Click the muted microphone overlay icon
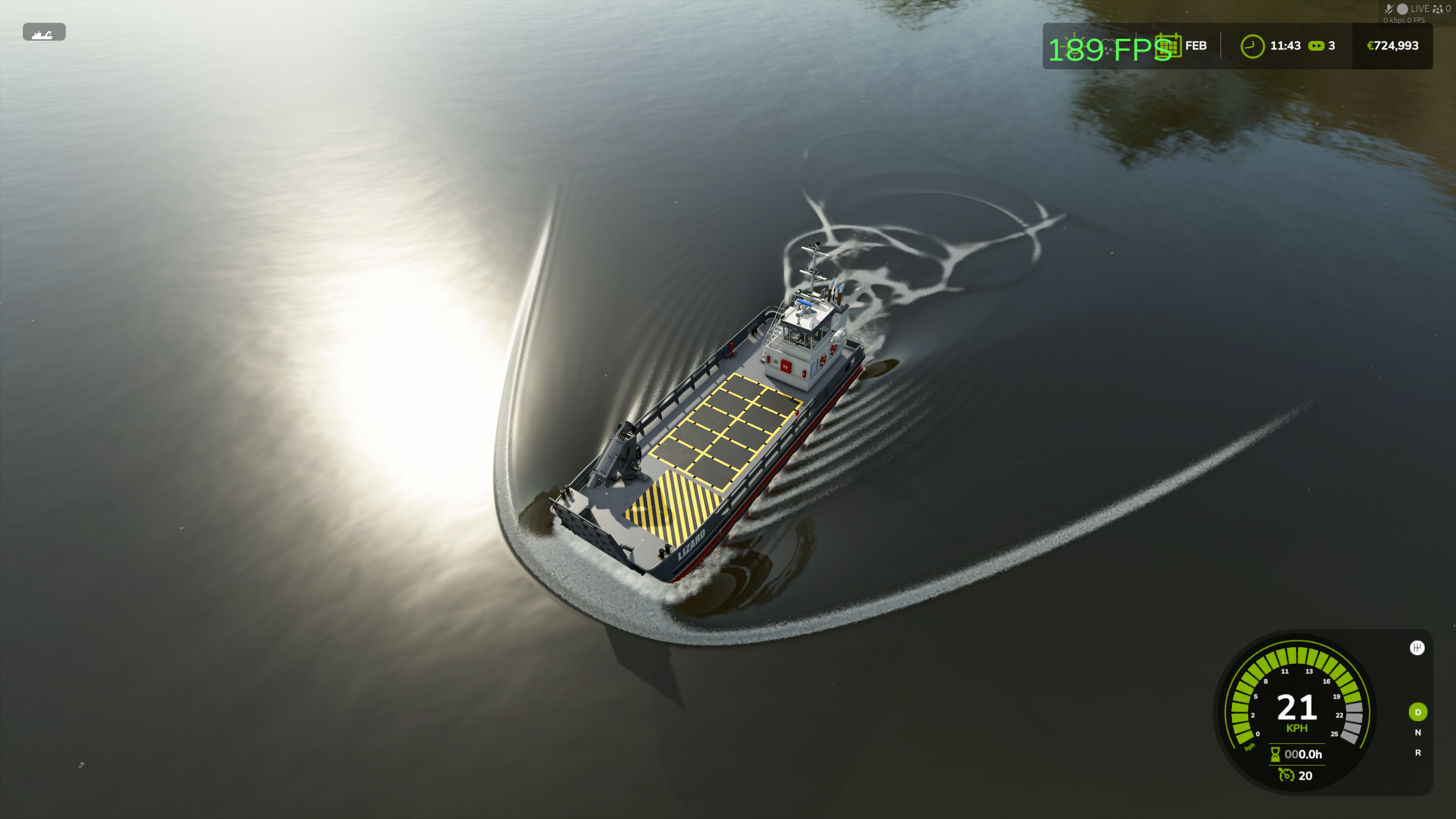The image size is (1456, 819). coord(1388,9)
